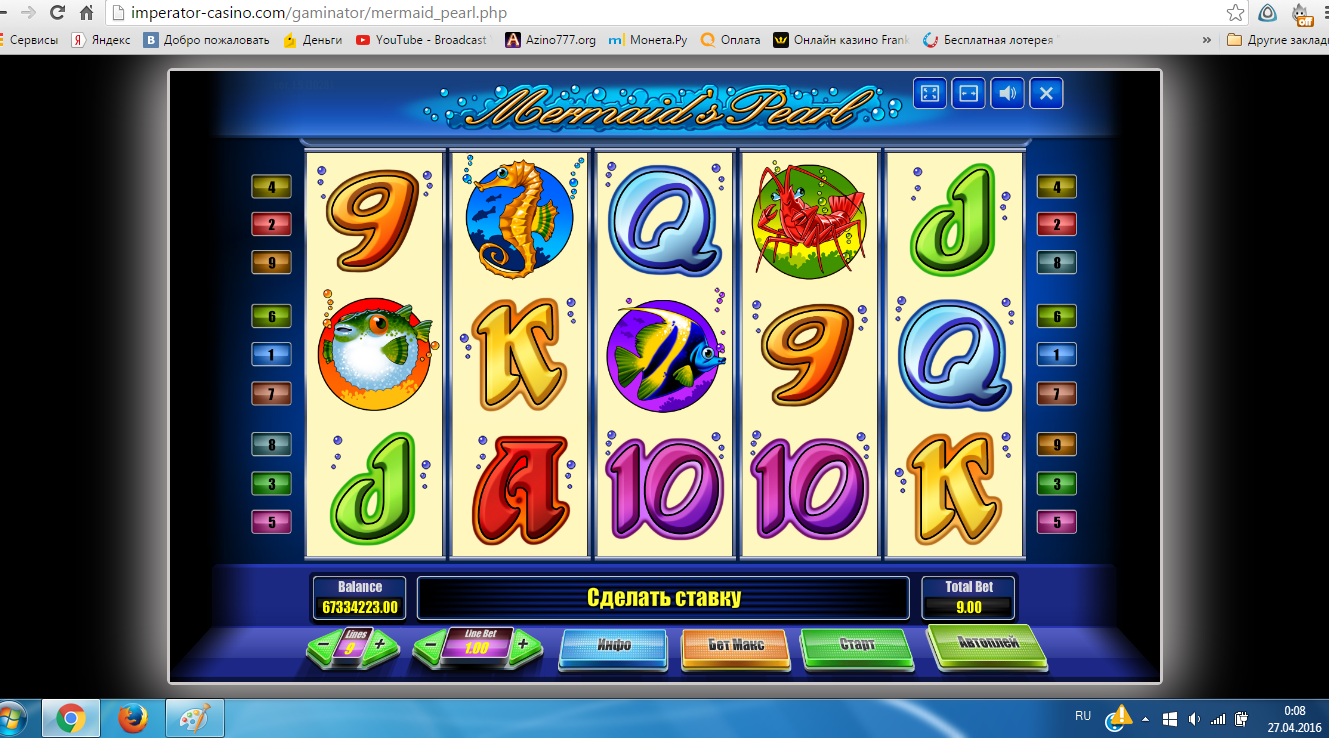The width and height of the screenshot is (1329, 738).
Task: Reload the page in the browser
Action: coord(57,13)
